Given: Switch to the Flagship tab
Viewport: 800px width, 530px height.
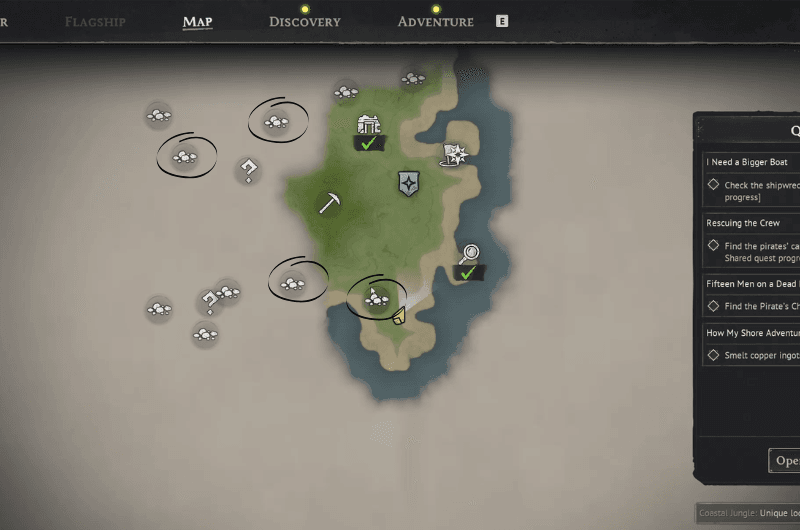Looking at the screenshot, I should [x=95, y=21].
